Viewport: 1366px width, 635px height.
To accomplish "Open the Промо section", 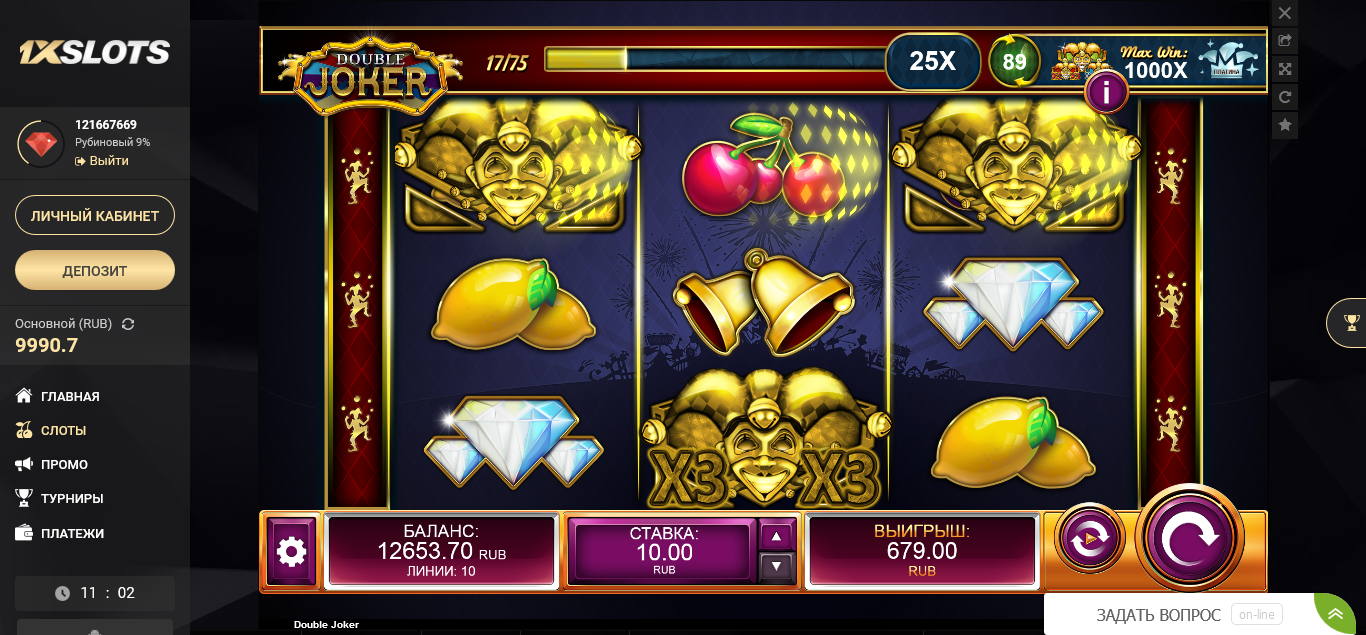I will coord(64,465).
